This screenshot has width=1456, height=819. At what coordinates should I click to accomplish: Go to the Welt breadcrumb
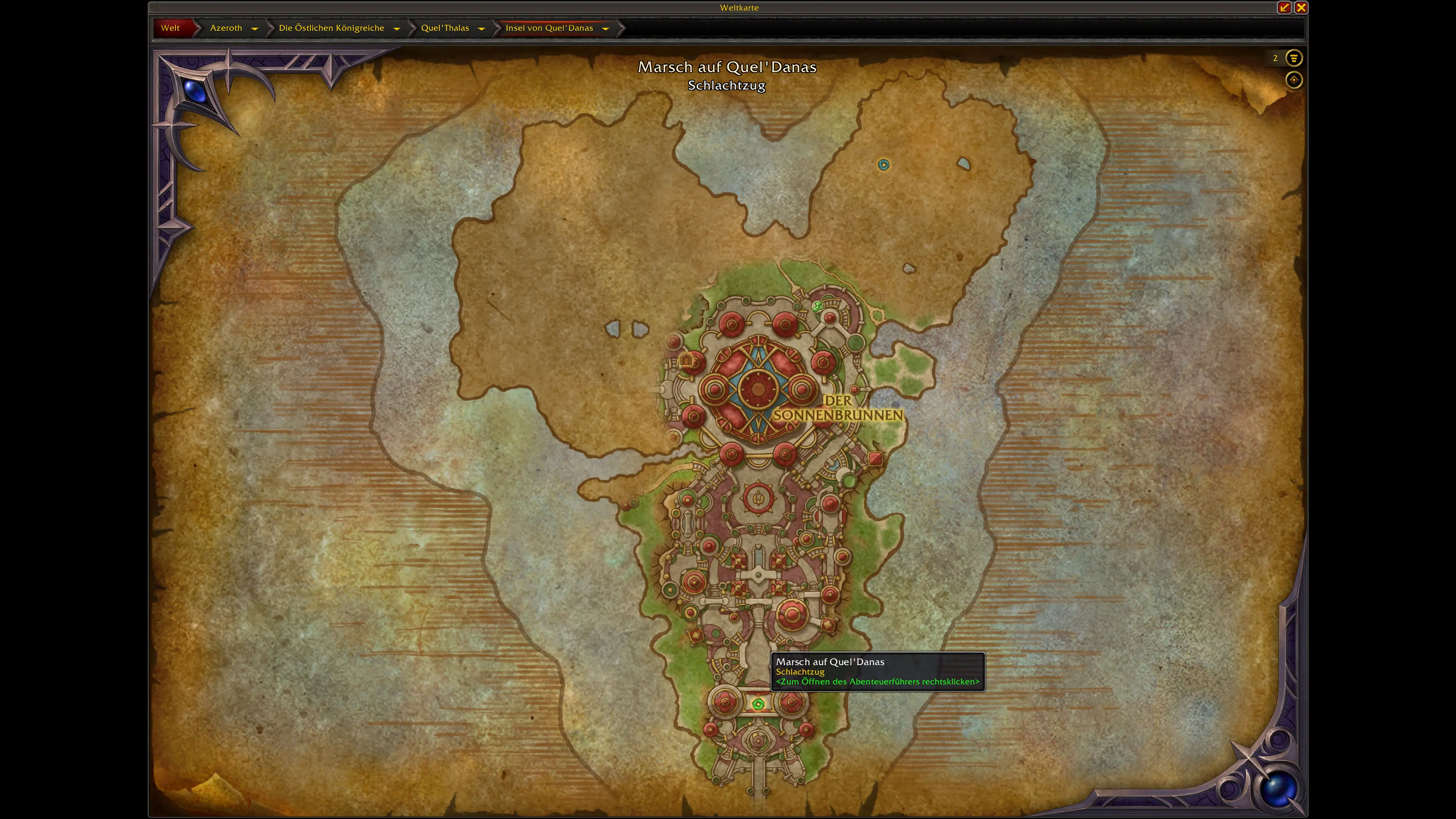(x=170, y=28)
